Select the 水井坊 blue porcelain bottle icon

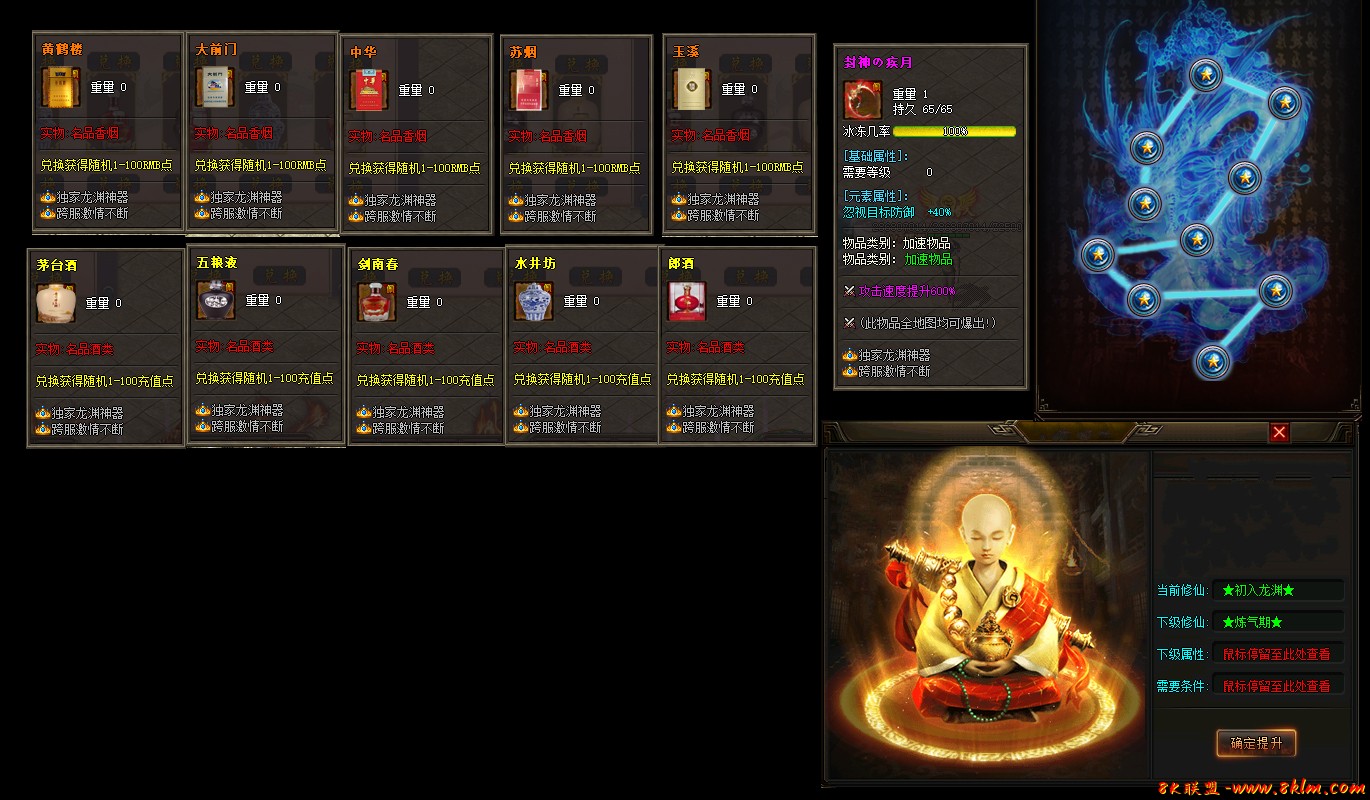point(533,300)
